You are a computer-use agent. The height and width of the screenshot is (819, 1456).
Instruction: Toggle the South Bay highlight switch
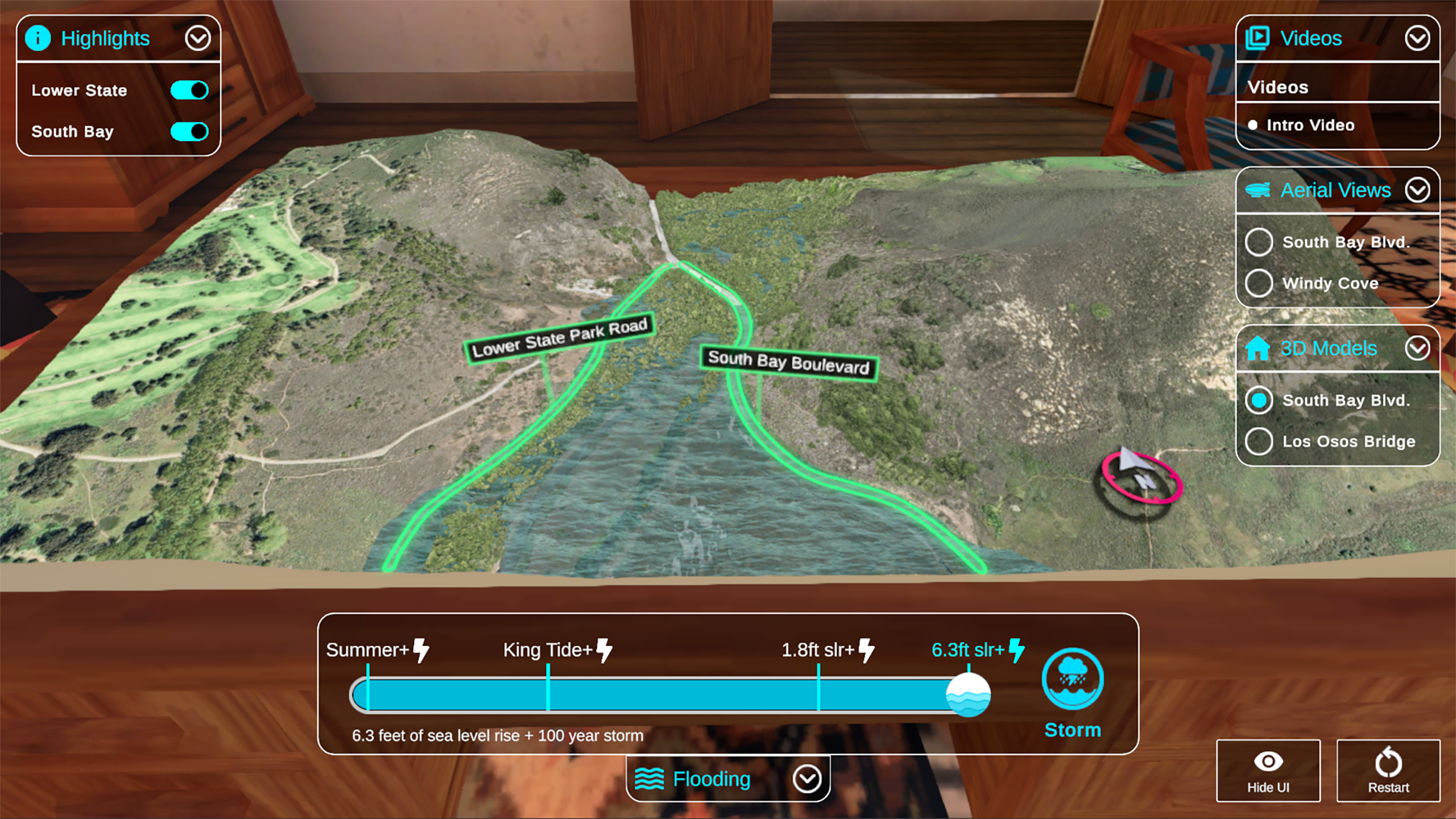click(x=189, y=131)
